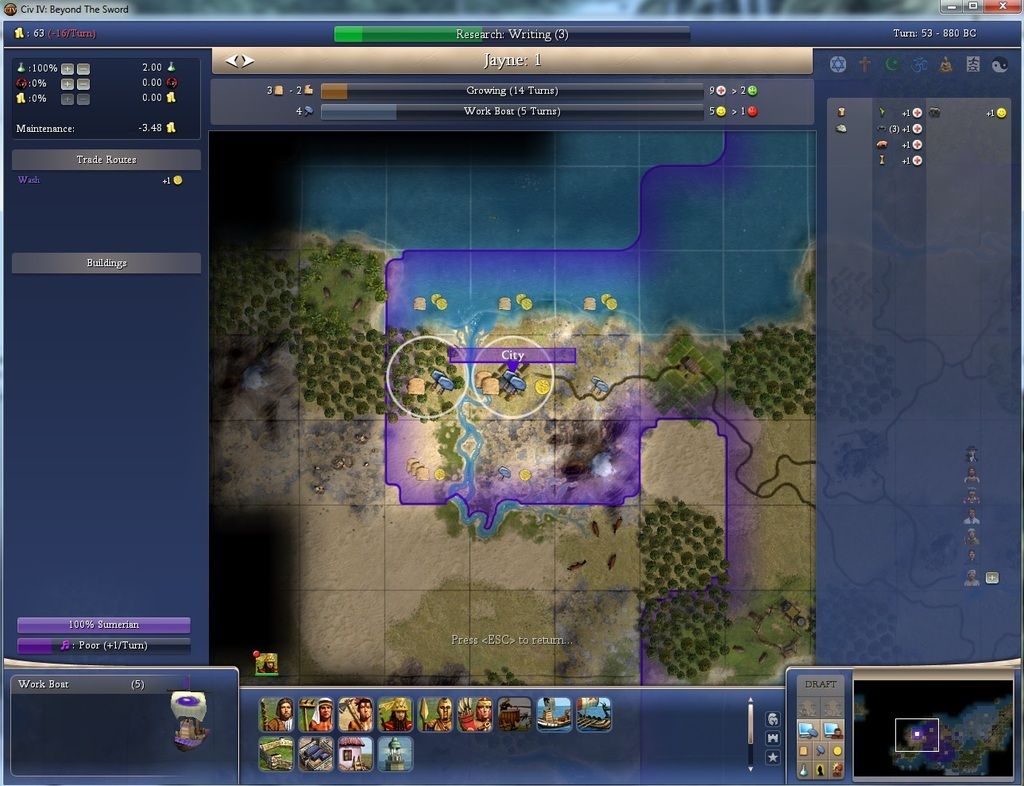Screen dimensions: 1024x786
Task: Raise the espionage rate with its plus button
Action: click(67, 84)
